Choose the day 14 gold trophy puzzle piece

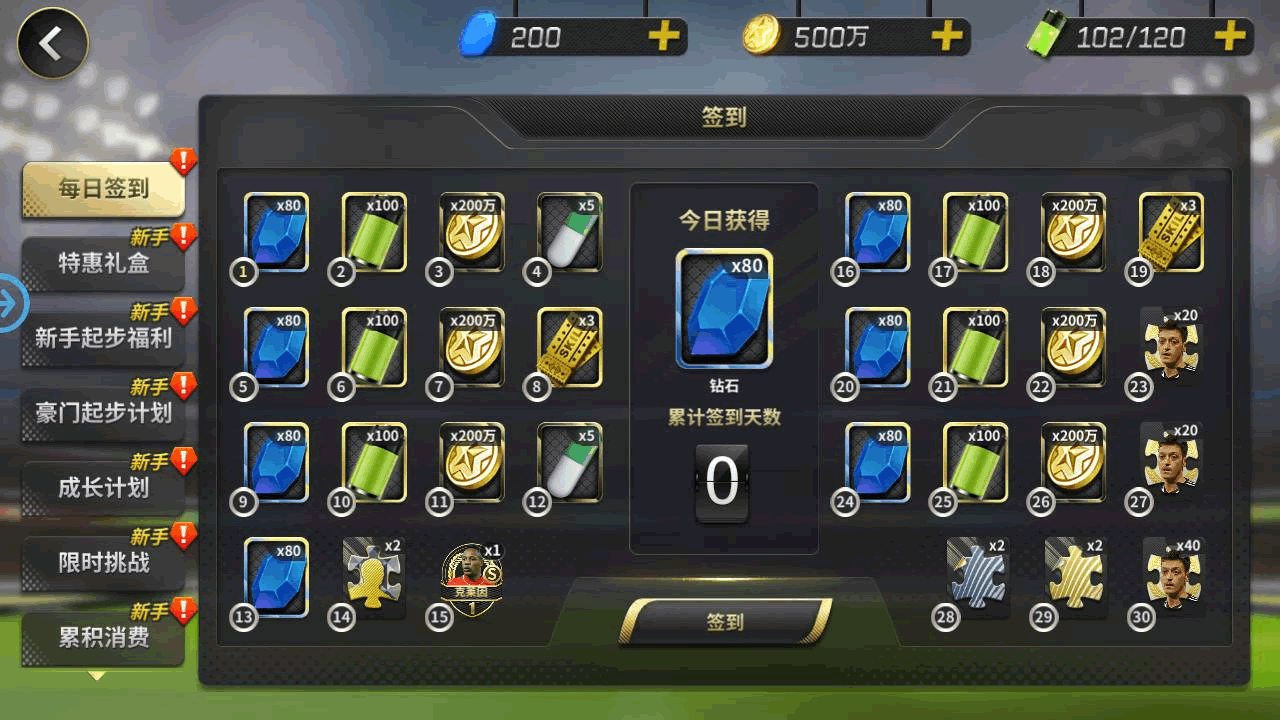(x=374, y=577)
